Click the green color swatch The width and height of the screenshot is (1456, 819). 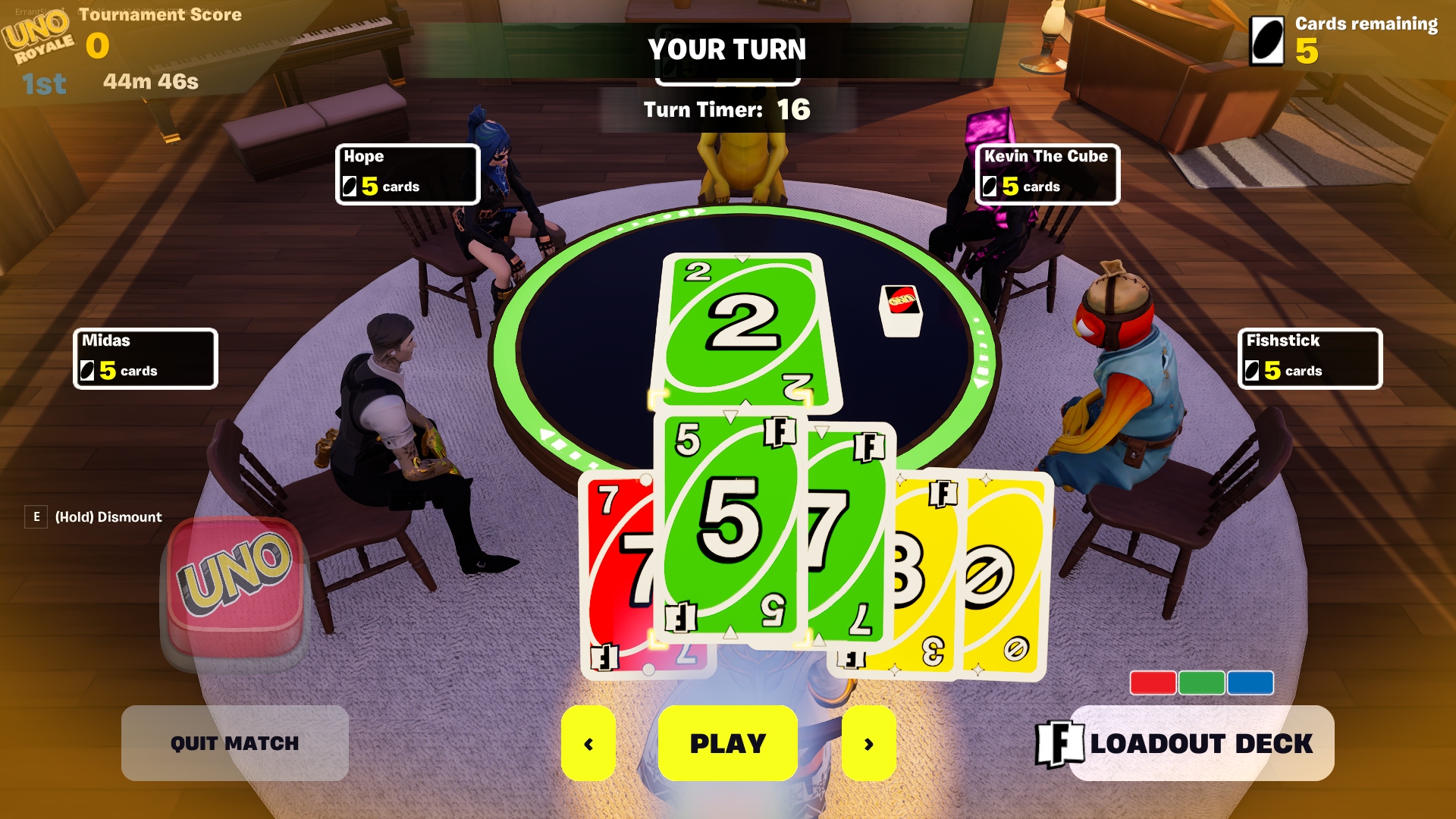click(x=1201, y=682)
